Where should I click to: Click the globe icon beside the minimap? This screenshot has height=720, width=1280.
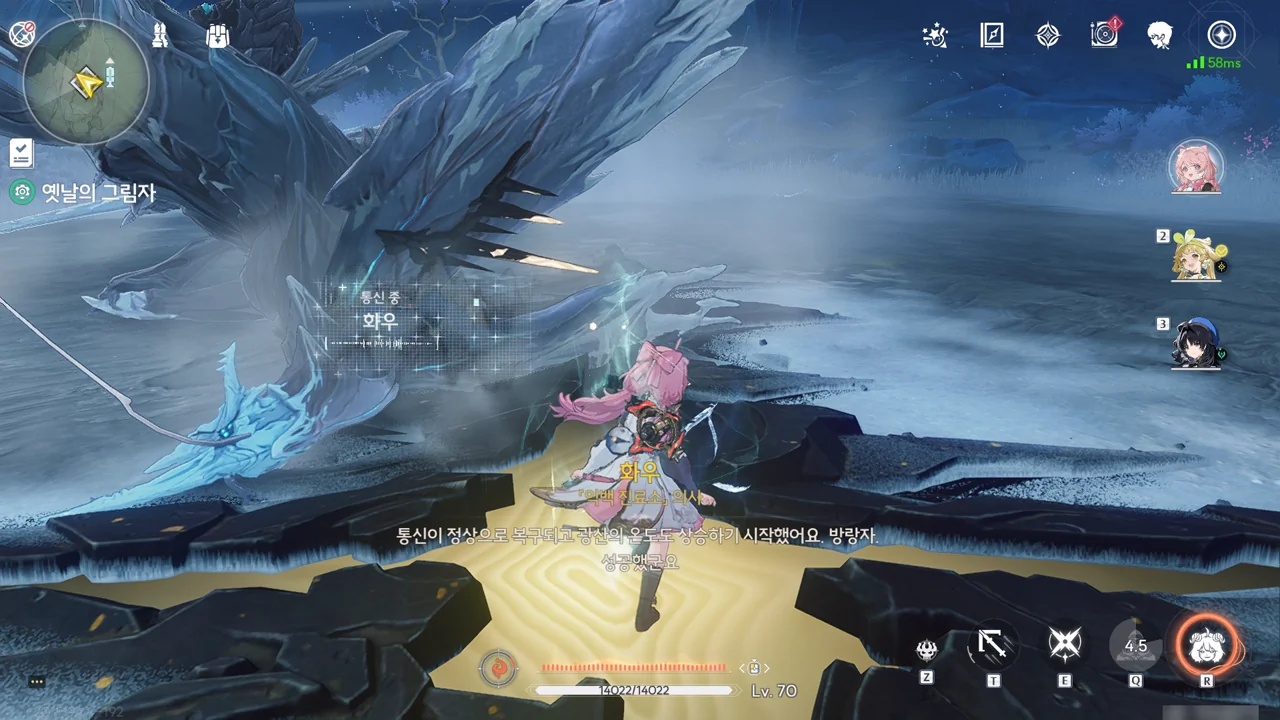[22, 35]
